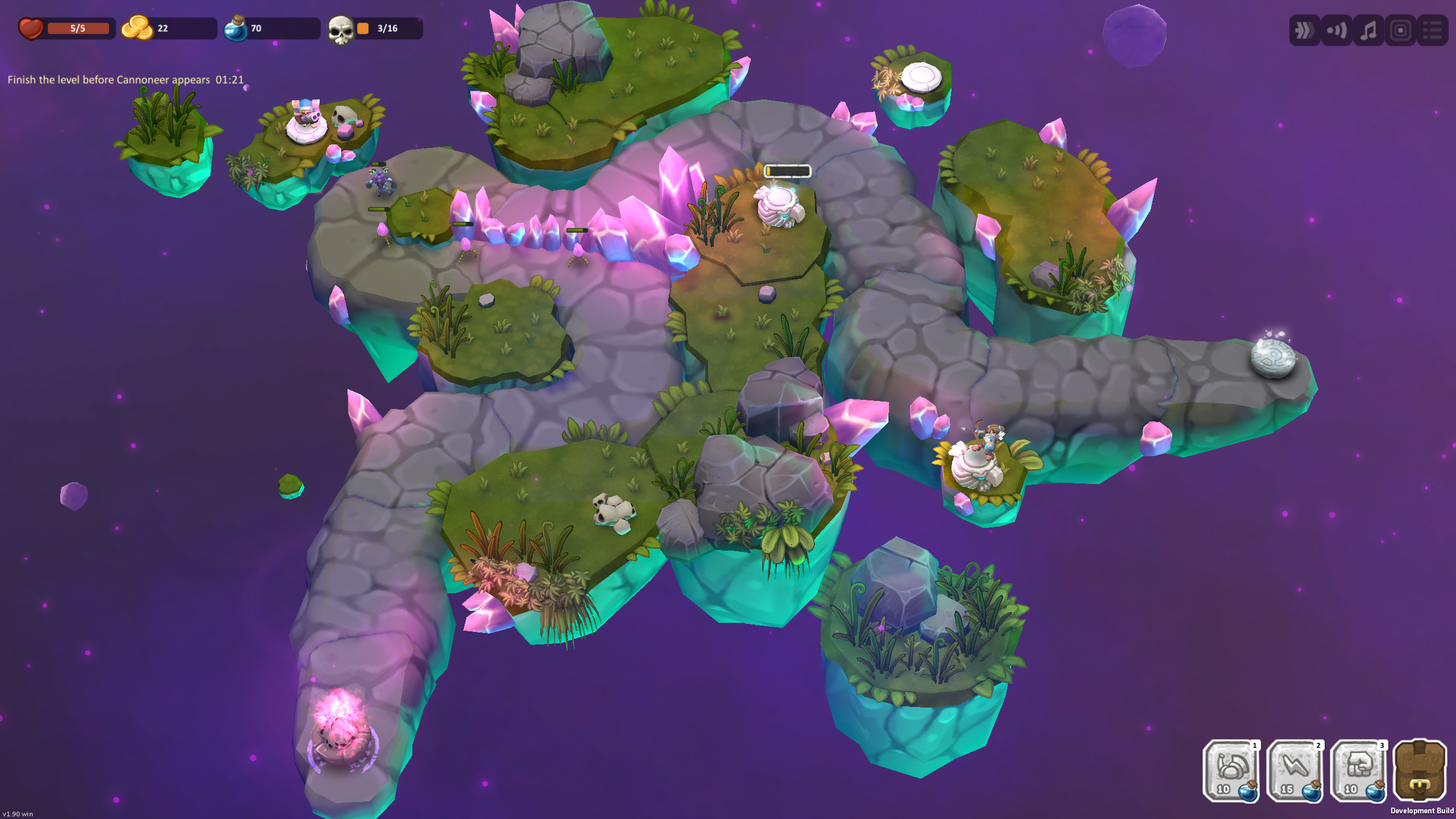Select the skull wave counter showing 3/16

[x=341, y=27]
